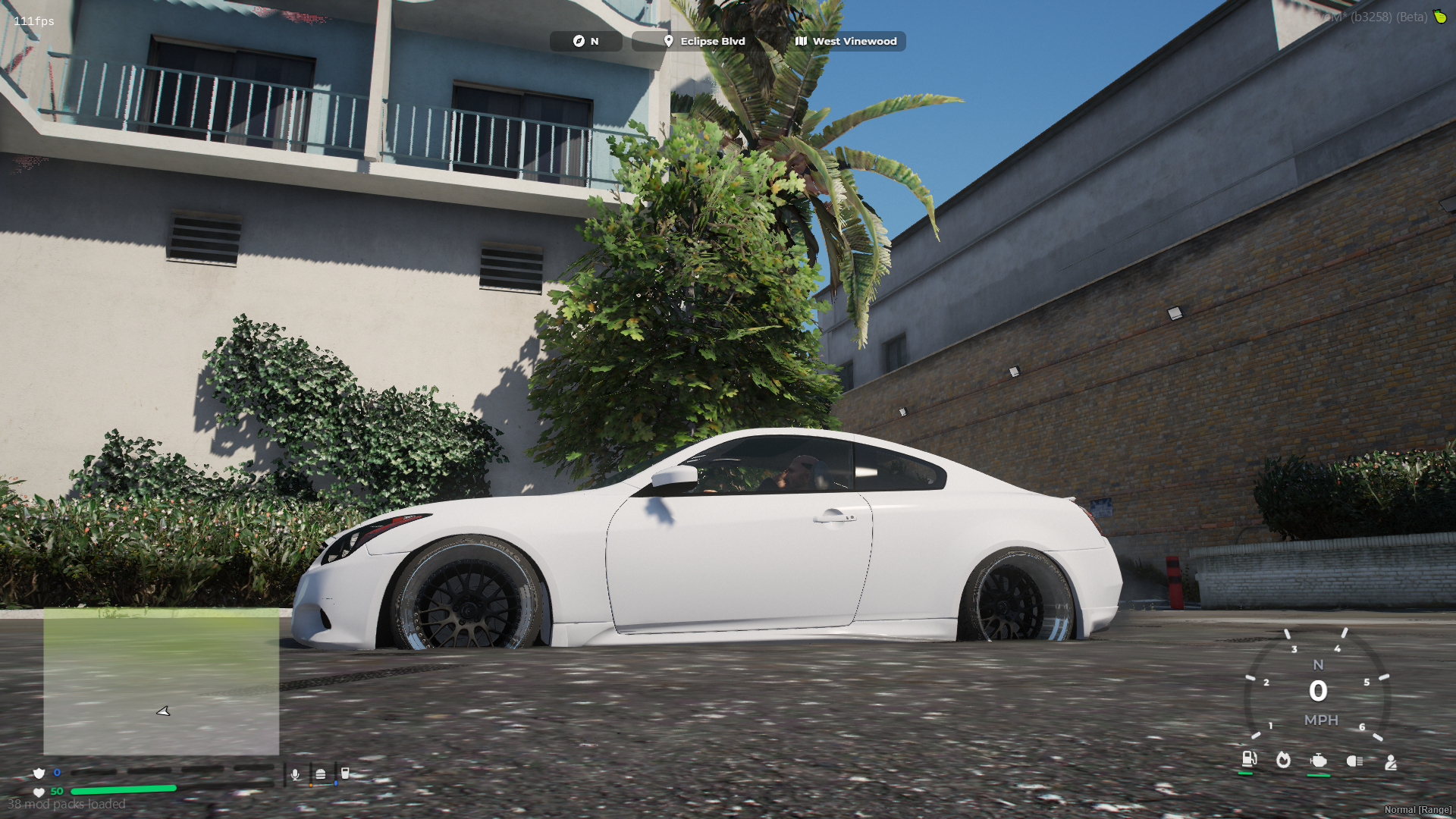Click the heart health icon
Screen dimensions: 1456x819
pos(39,792)
